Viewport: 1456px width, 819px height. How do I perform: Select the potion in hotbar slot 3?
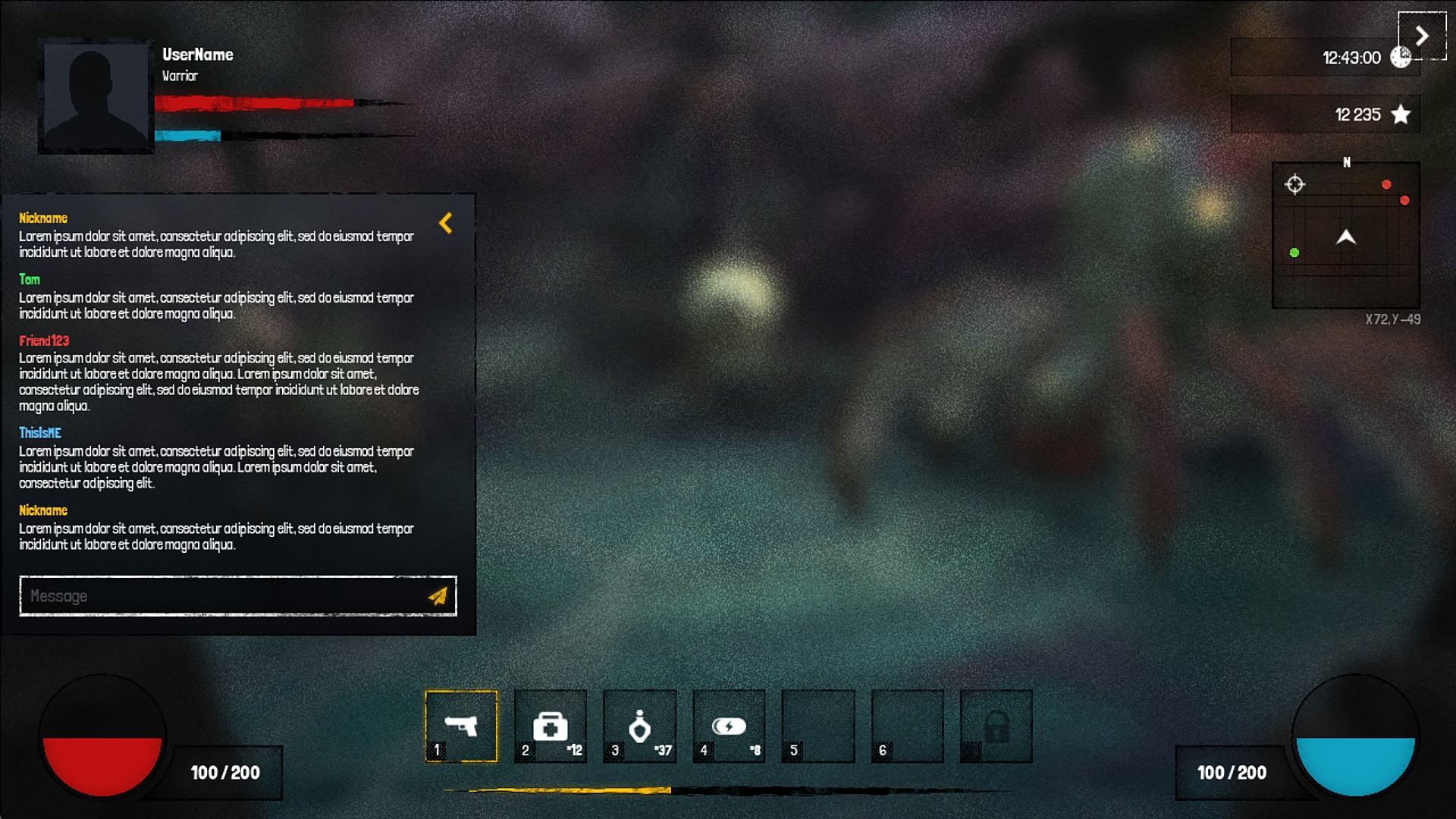639,726
